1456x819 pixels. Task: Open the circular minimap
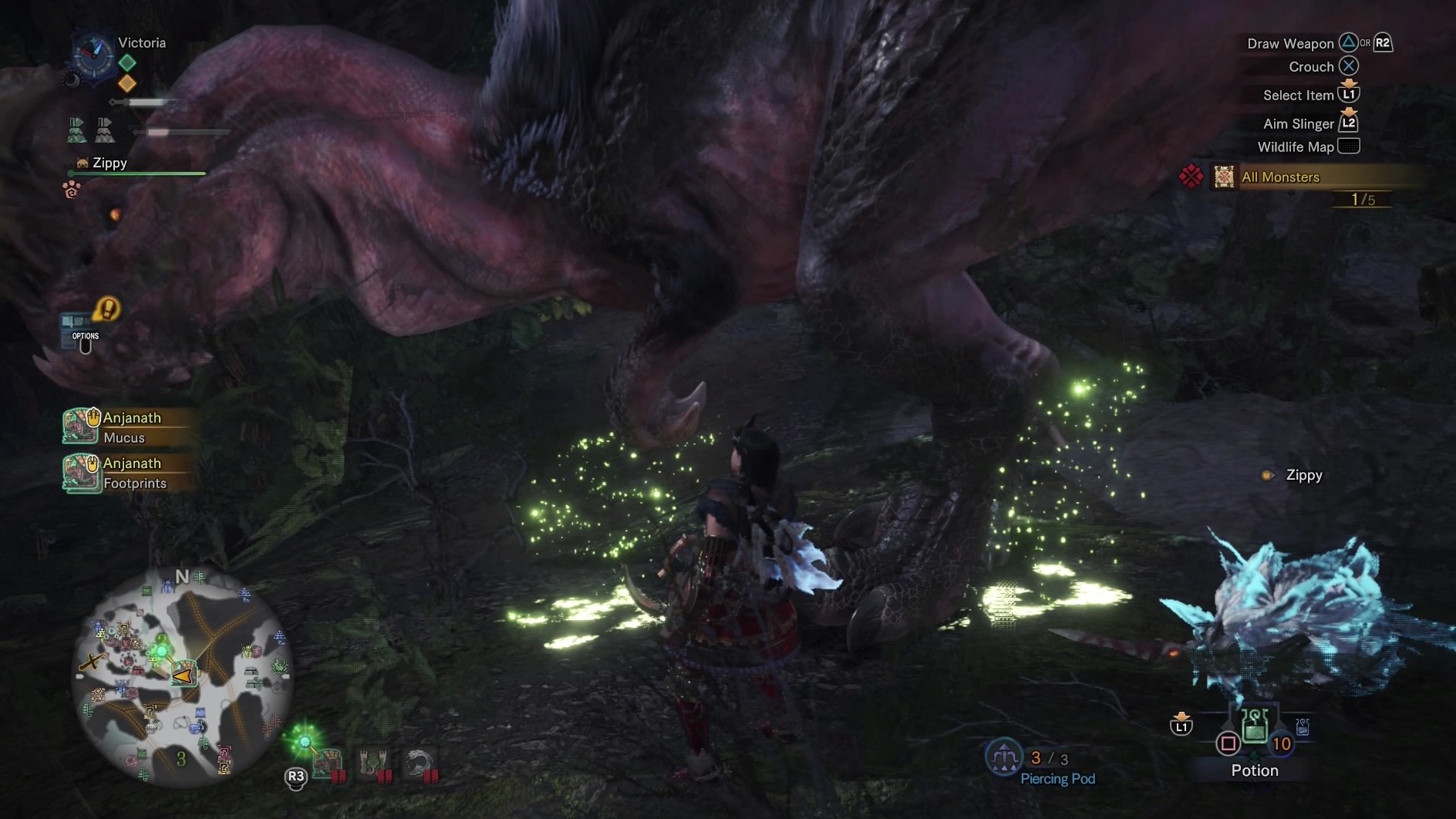[182, 677]
